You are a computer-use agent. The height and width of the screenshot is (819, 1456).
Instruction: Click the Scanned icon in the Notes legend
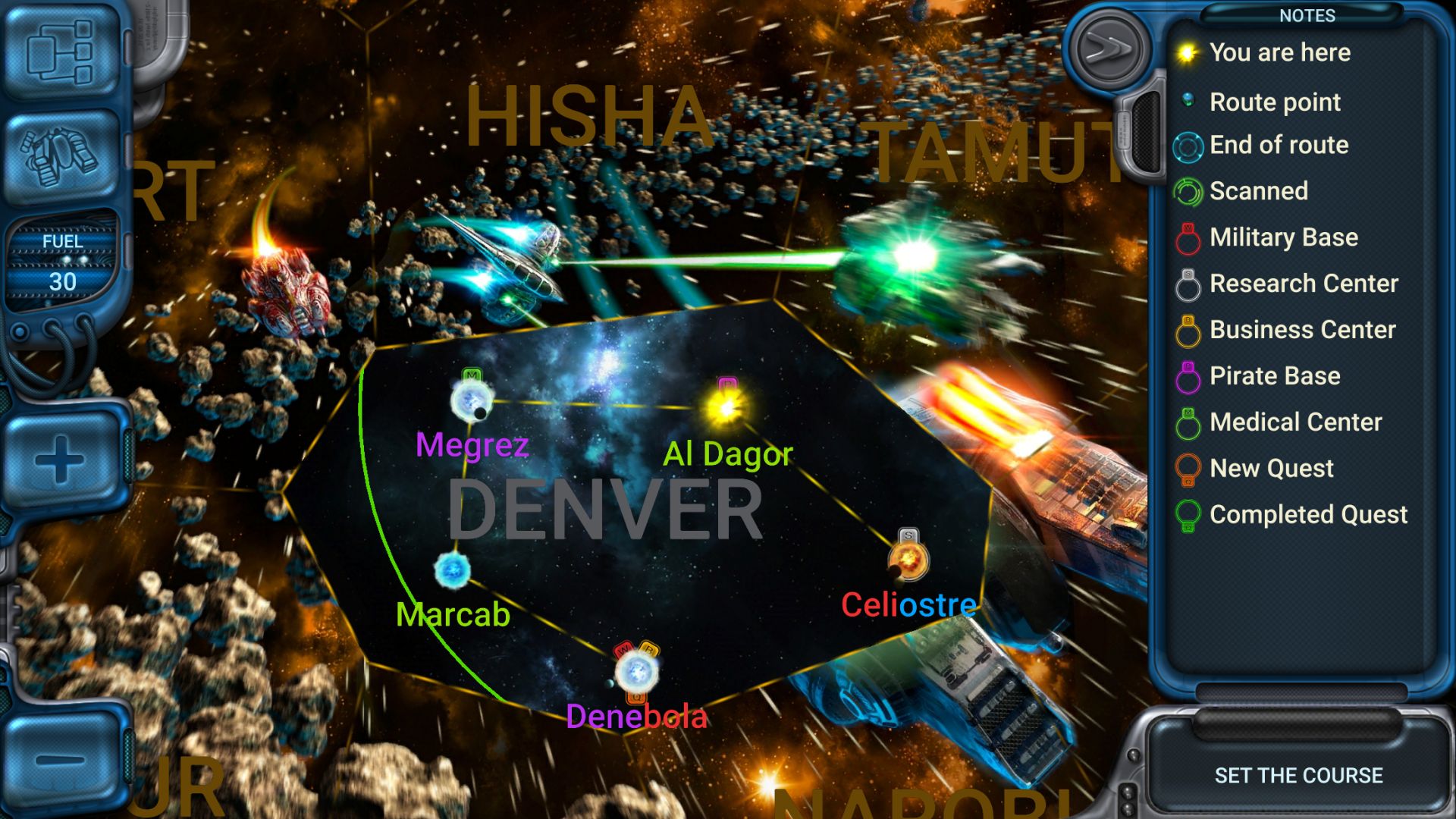tap(1188, 191)
